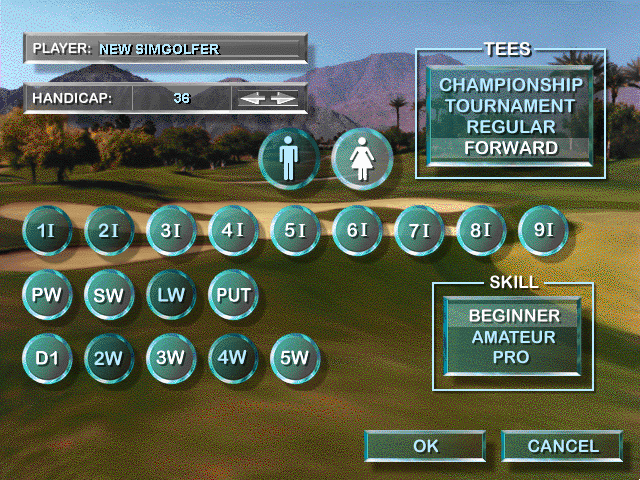The height and width of the screenshot is (480, 640).
Task: Select the female golfer icon
Action: click(x=361, y=159)
